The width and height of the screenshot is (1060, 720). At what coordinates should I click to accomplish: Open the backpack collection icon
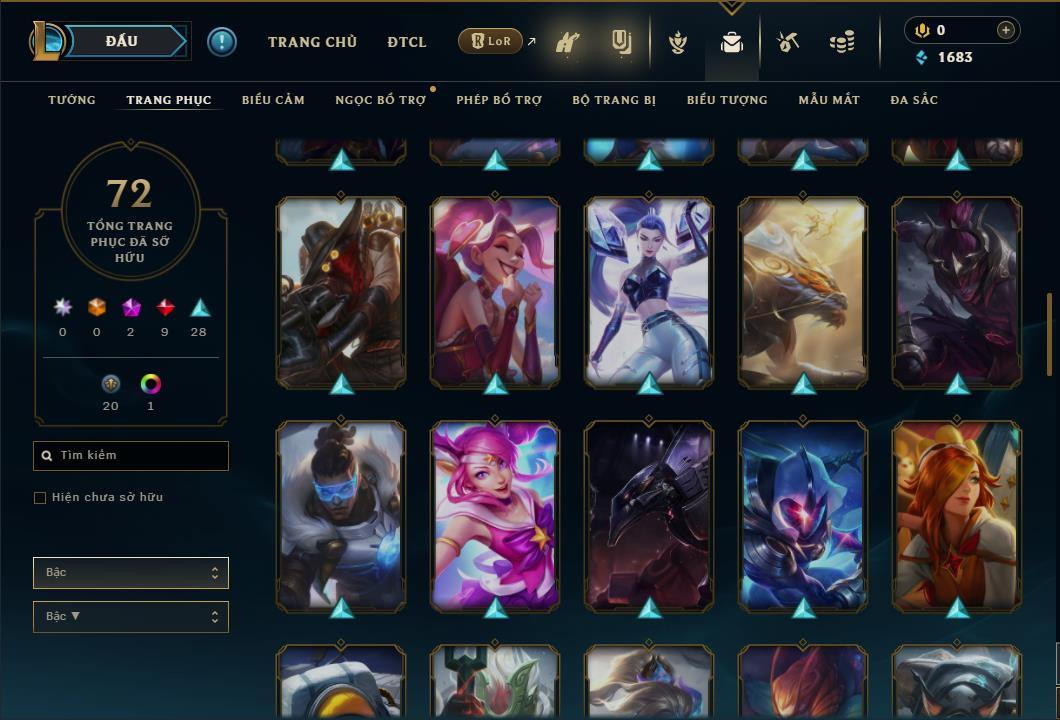click(x=732, y=43)
